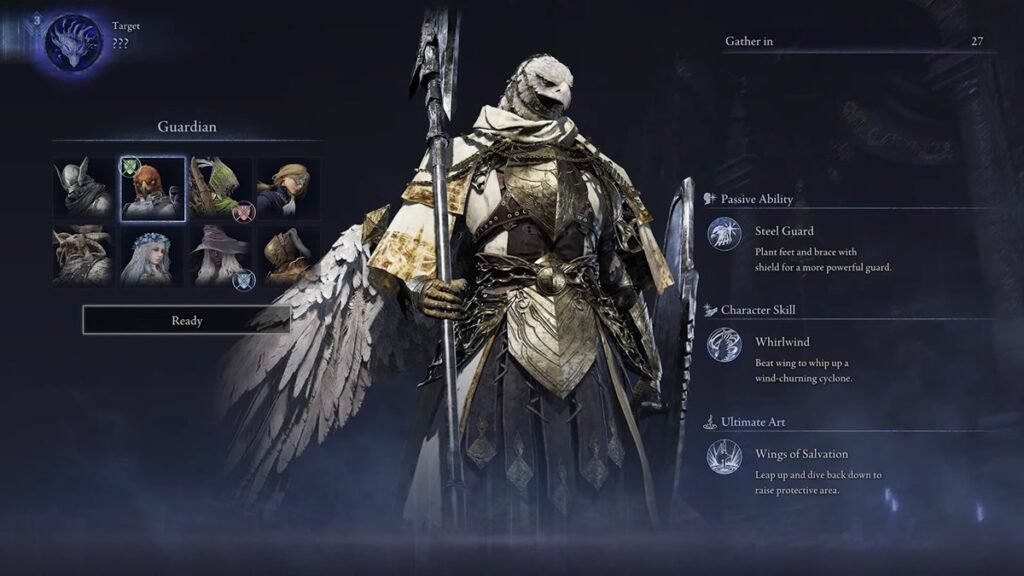The height and width of the screenshot is (576, 1024).
Task: Select the flower-crowned woman portrait
Action: tap(152, 256)
